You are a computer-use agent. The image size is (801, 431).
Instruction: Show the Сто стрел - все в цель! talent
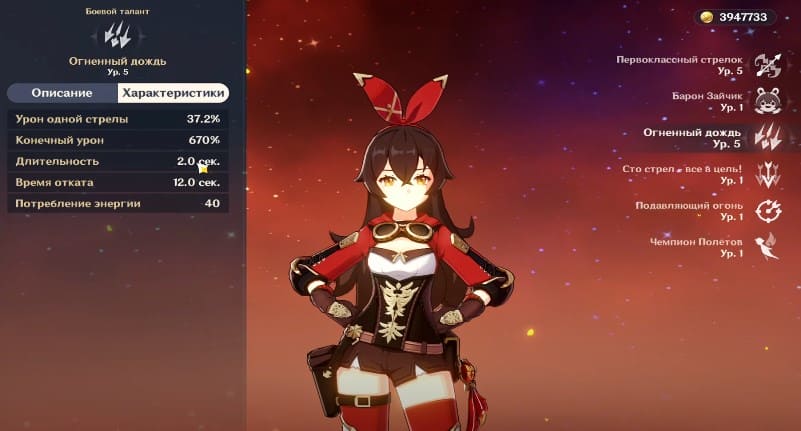click(767, 174)
